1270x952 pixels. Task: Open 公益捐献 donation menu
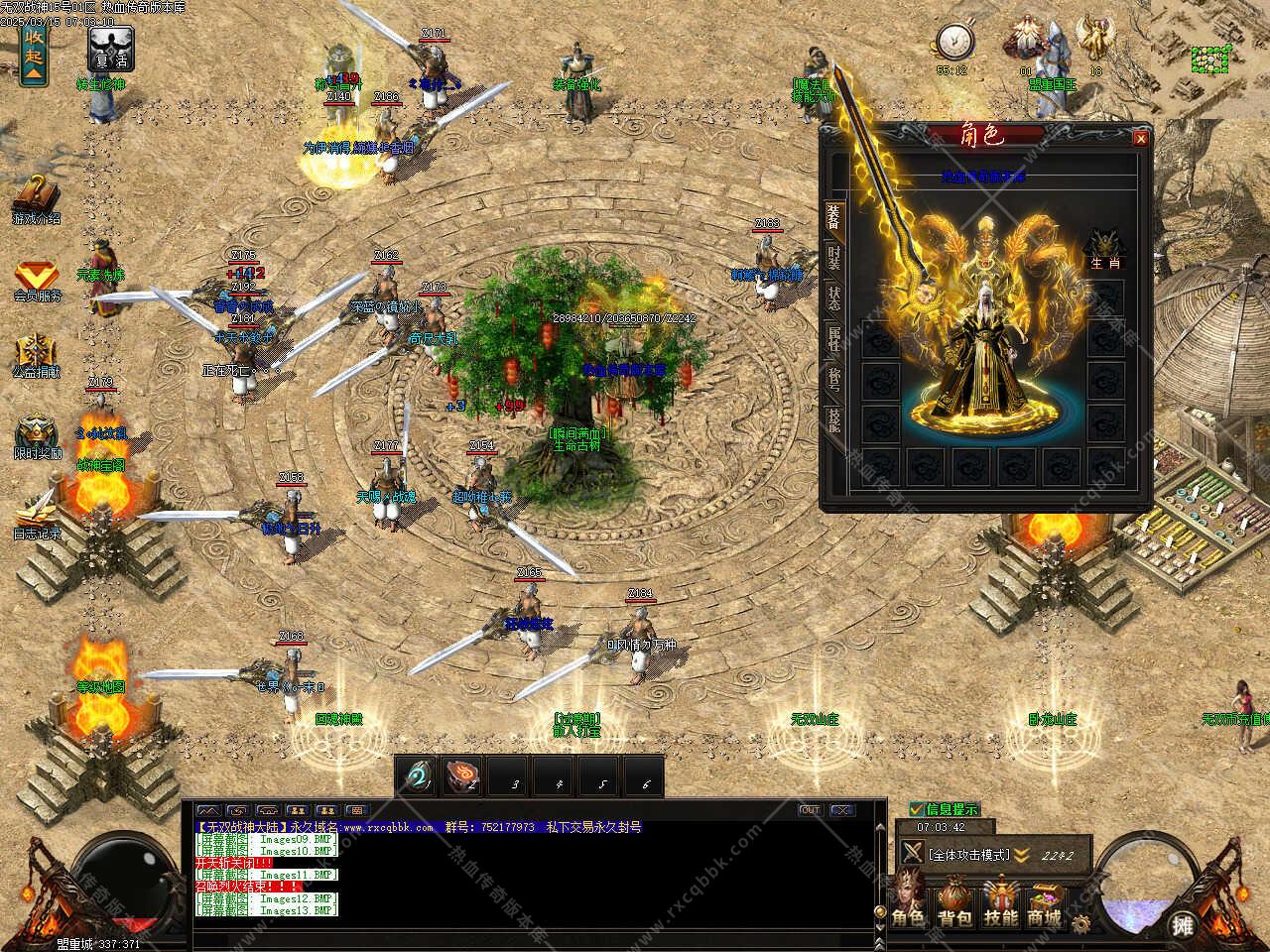tap(37, 357)
